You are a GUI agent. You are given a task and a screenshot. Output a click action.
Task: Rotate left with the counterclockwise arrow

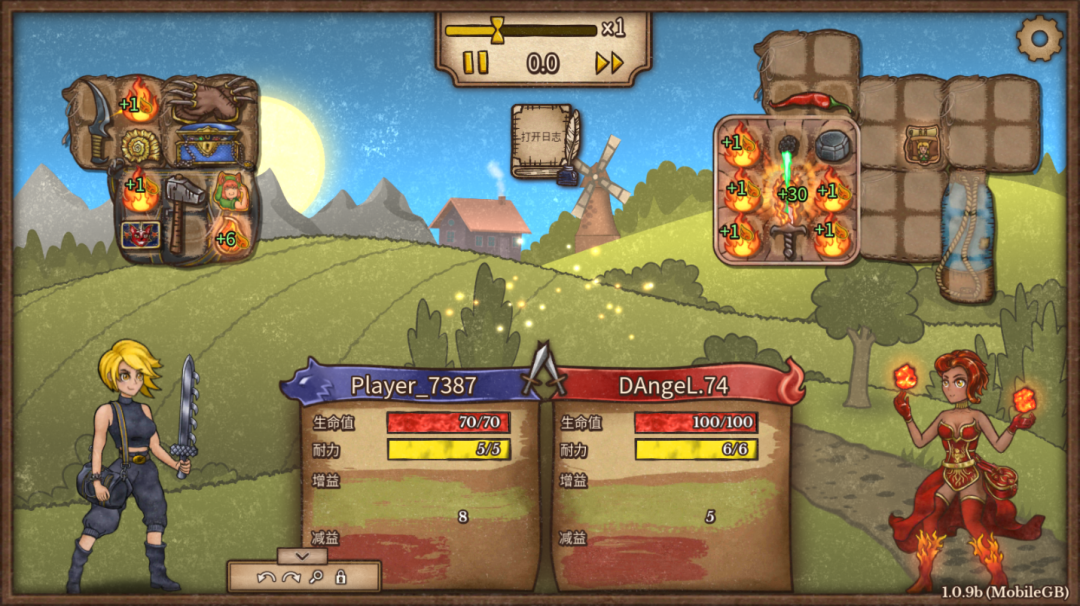pos(265,577)
